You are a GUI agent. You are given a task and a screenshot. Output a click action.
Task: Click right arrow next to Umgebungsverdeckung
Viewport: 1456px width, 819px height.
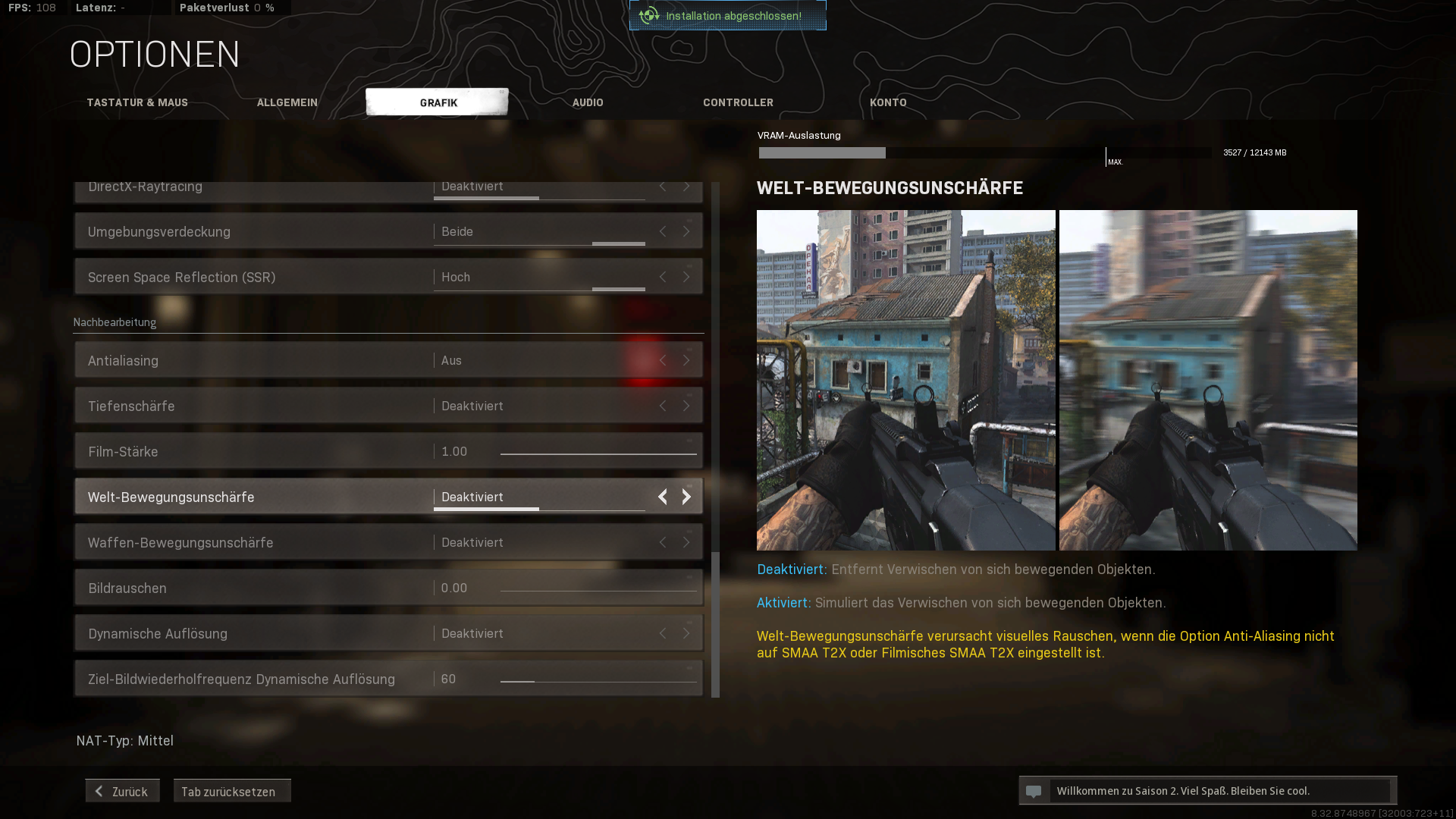point(686,231)
